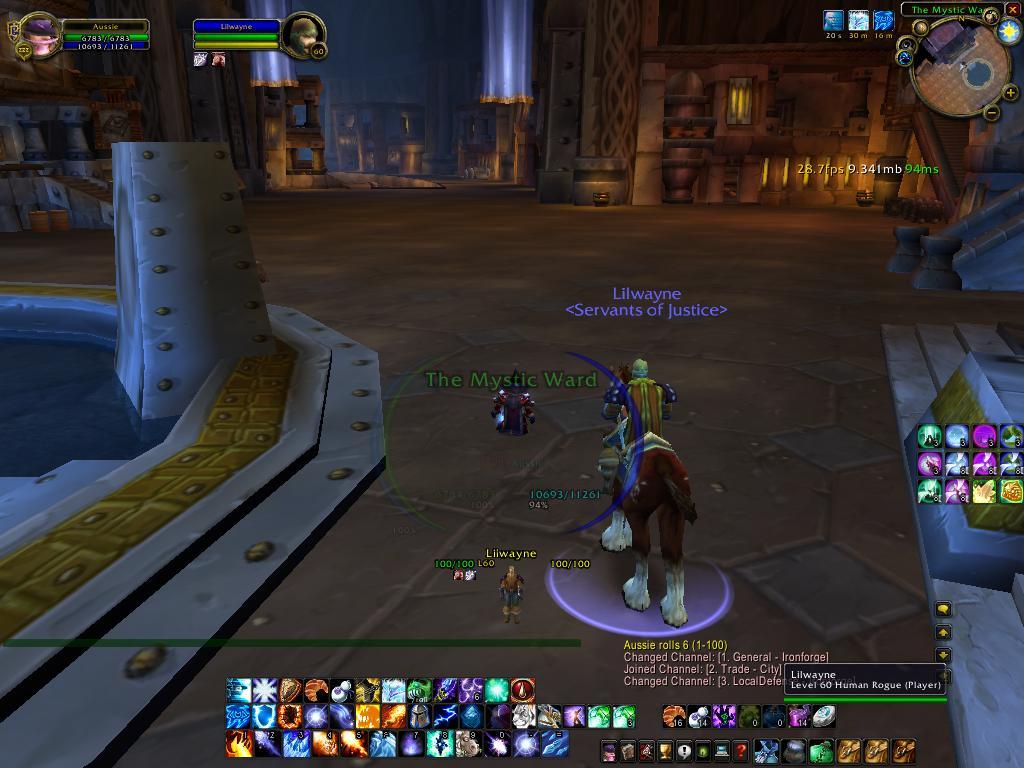Open the green bag slot
Viewport: 1024px width, 768px height.
[x=821, y=750]
